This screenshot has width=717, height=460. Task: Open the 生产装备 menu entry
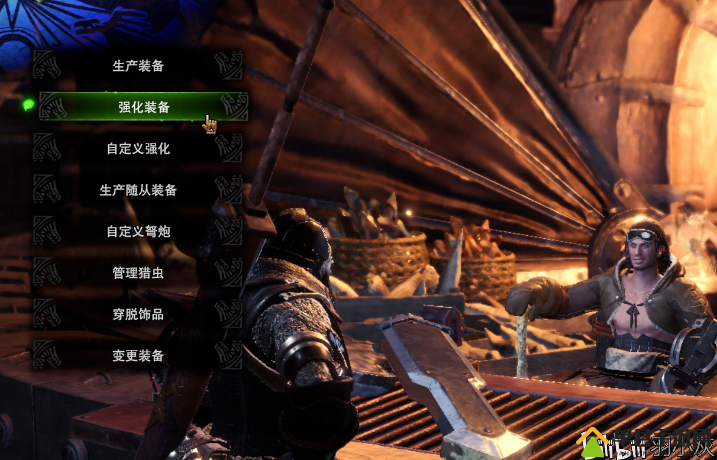tap(138, 66)
